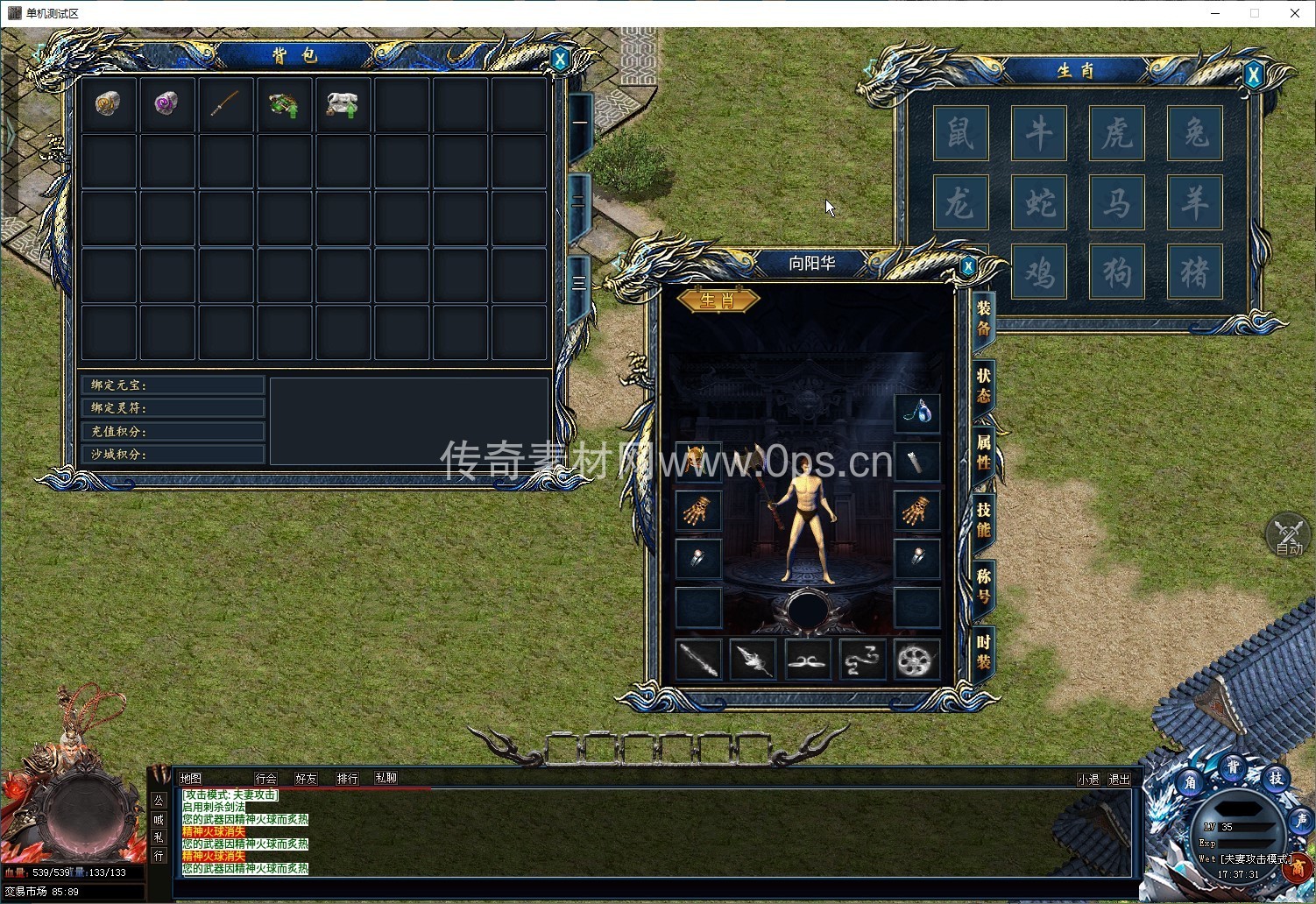Switch to backpack page 二
The height and width of the screenshot is (904, 1316).
(579, 201)
